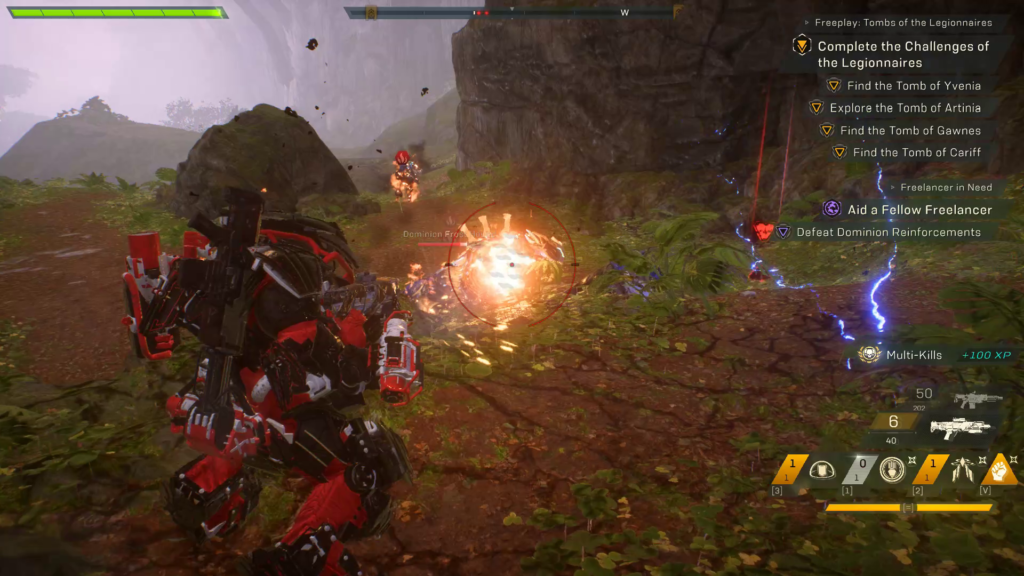Viewport: 1024px width, 576px height.
Task: Open the Aid a Fellow Freelancer event
Action: coord(919,210)
